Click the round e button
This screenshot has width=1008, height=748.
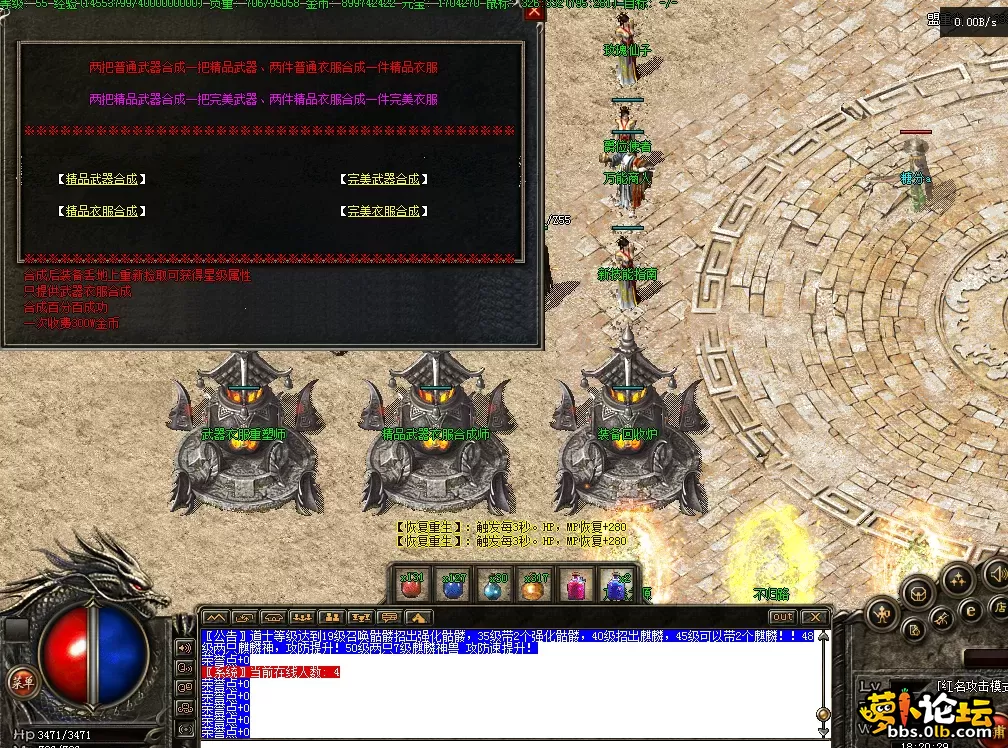[969, 611]
